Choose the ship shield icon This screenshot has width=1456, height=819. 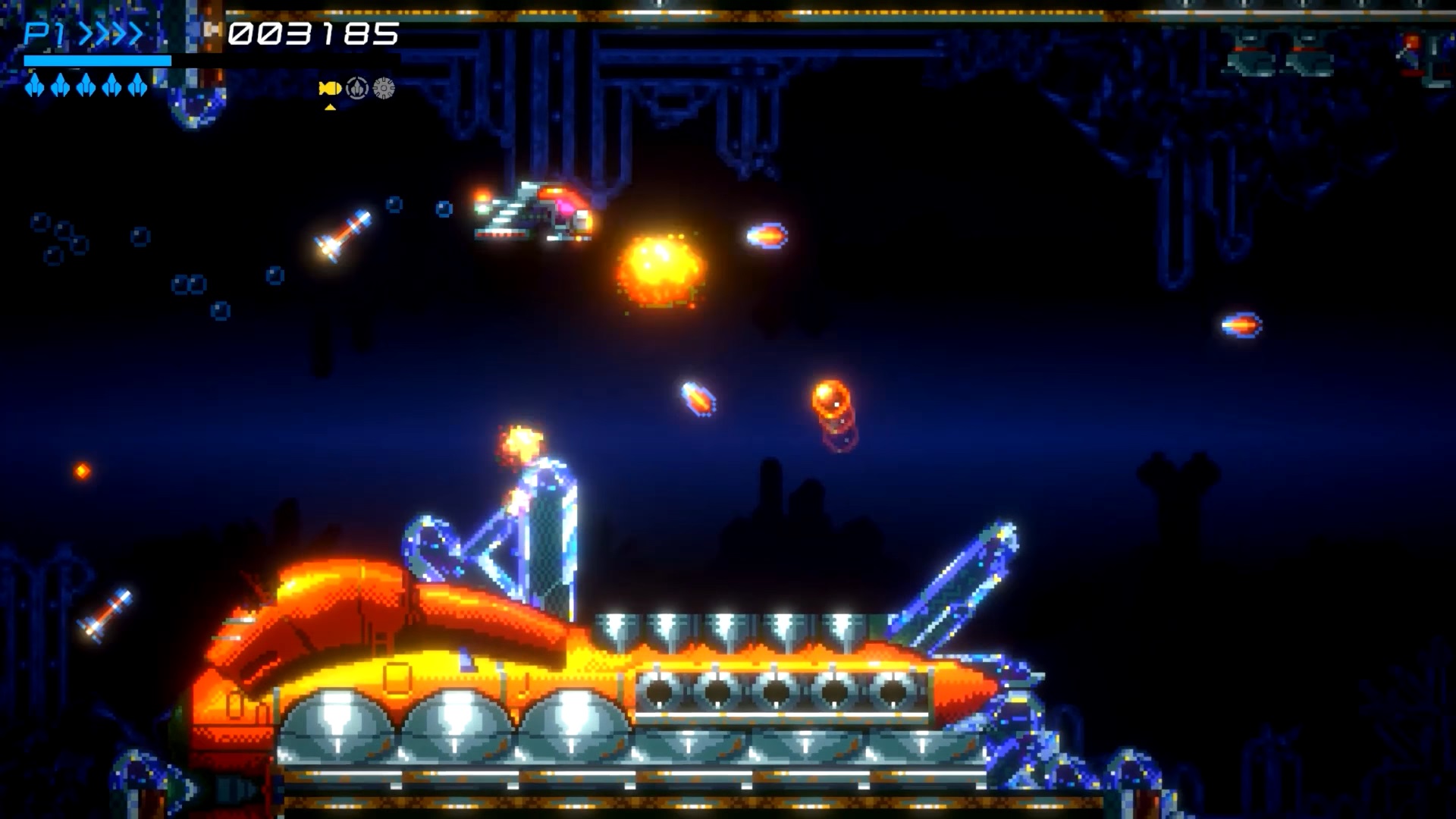pos(357,89)
